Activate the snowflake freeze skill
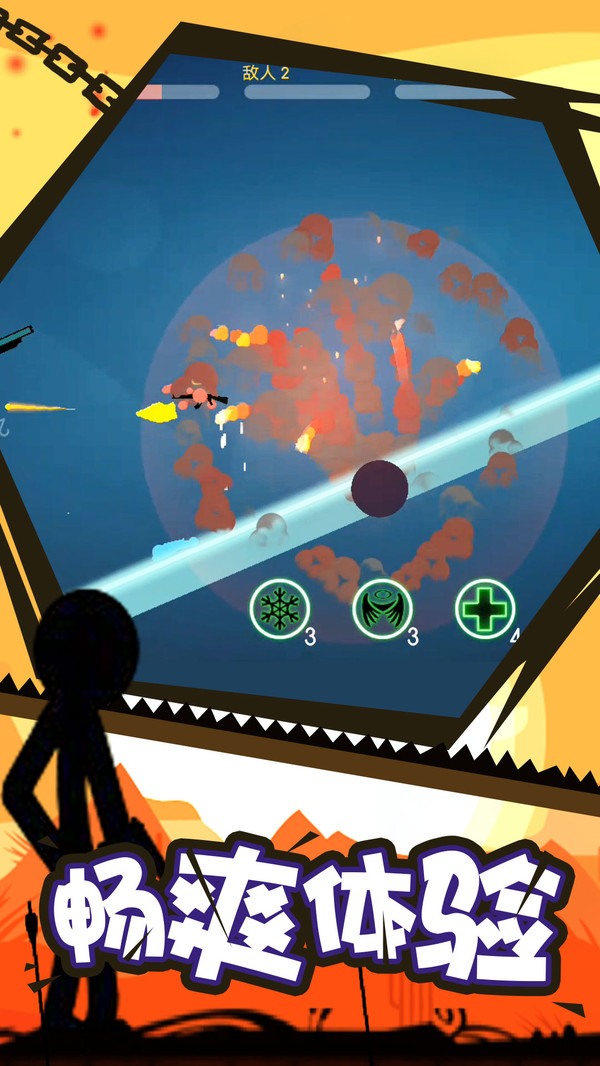The width and height of the screenshot is (600, 1066). (280, 607)
